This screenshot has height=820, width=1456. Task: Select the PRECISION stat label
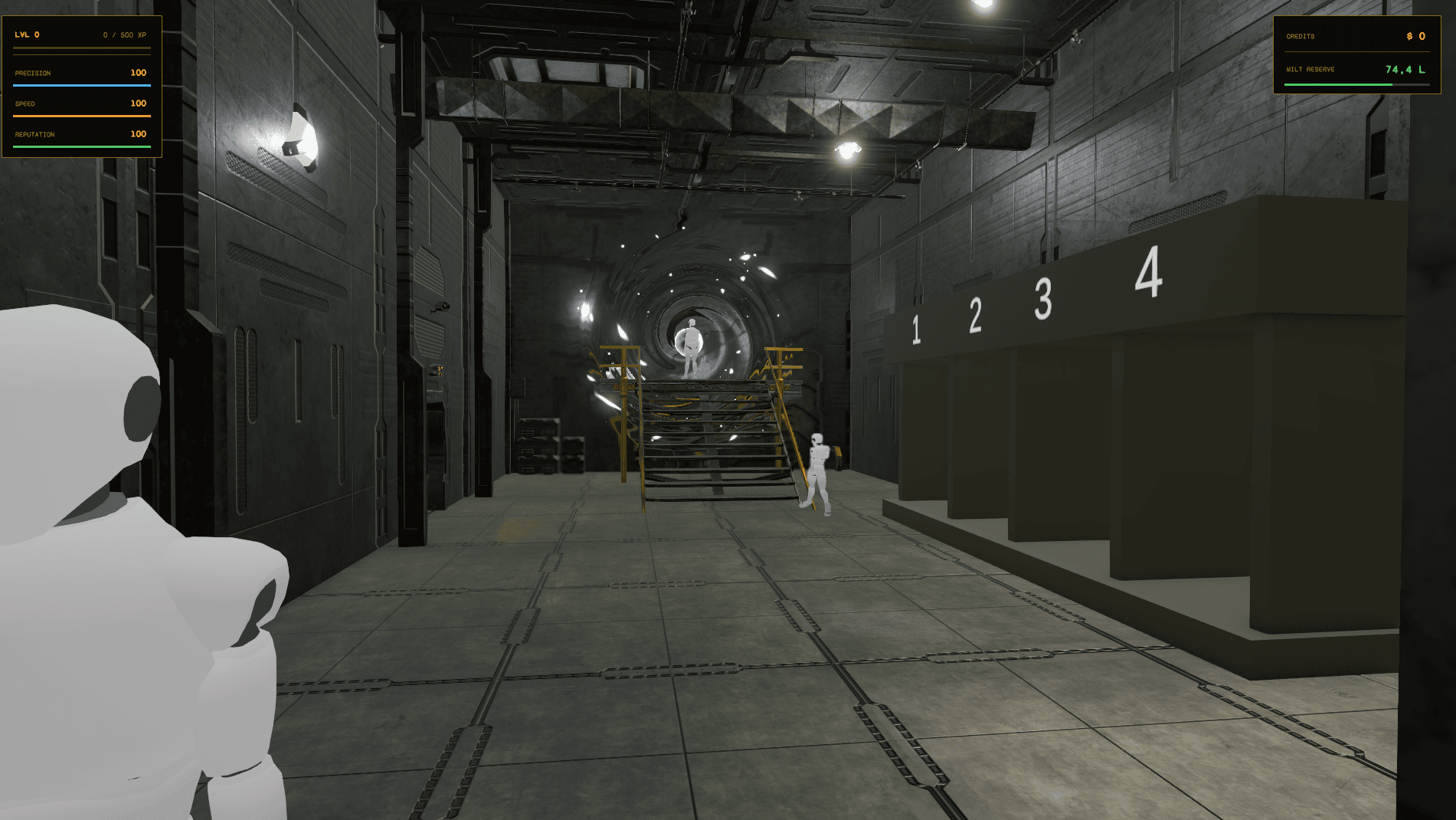tap(31, 72)
